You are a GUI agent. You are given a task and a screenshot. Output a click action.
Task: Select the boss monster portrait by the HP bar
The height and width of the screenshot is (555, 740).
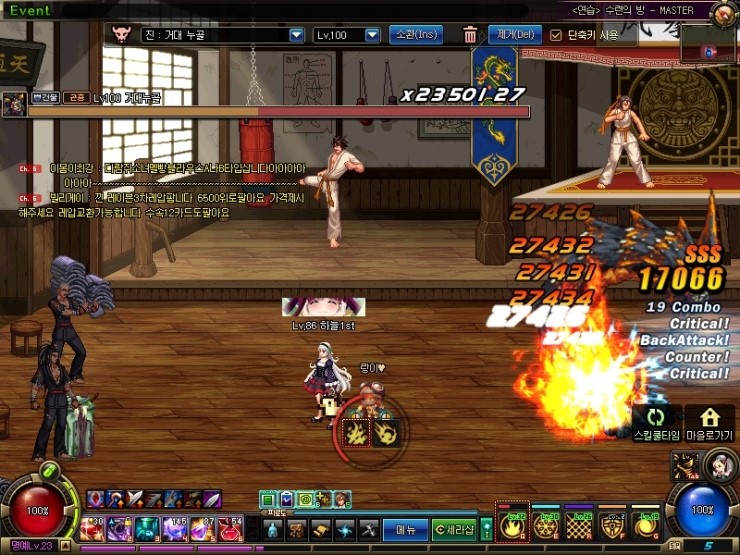(x=14, y=103)
